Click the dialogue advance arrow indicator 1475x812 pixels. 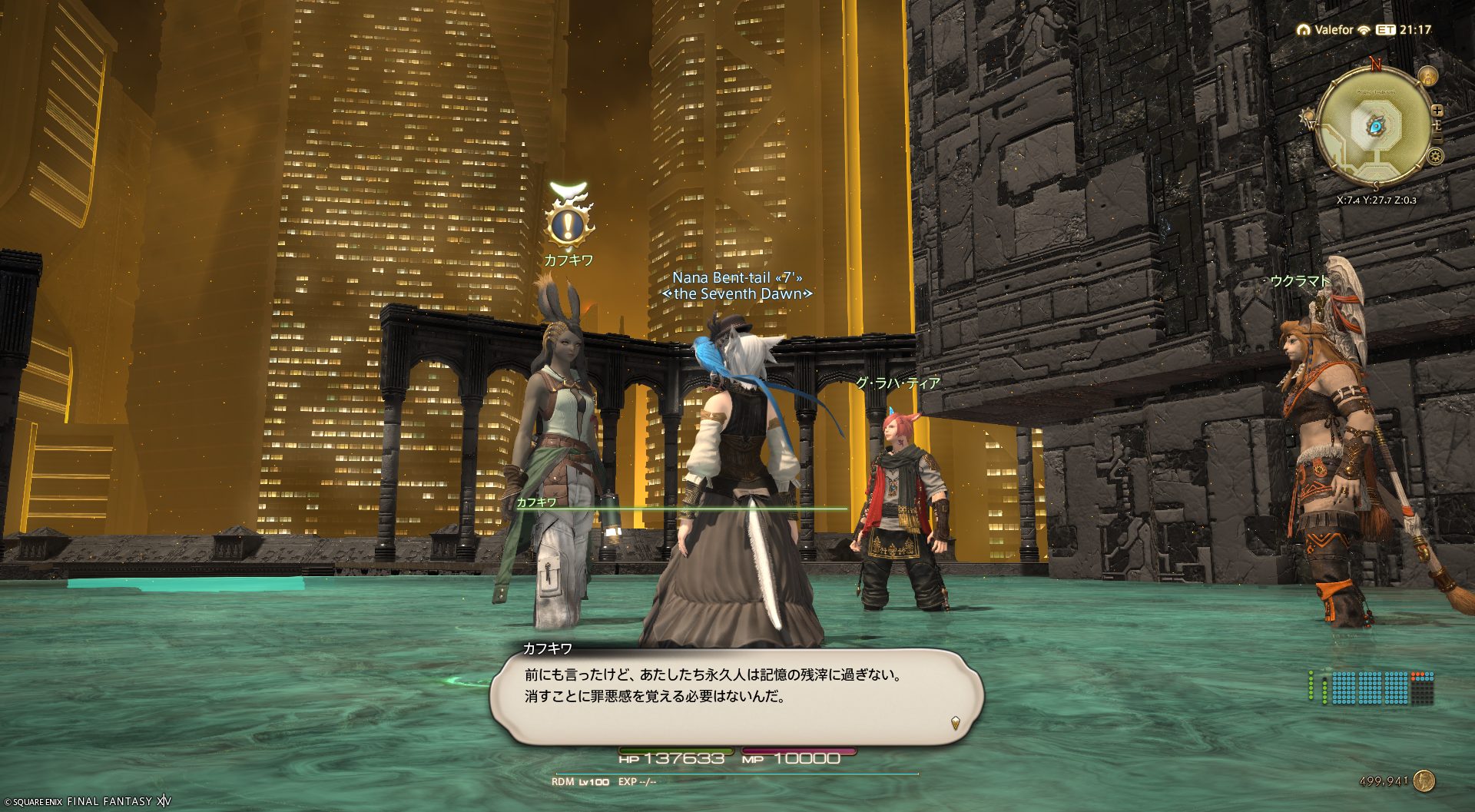tap(955, 723)
